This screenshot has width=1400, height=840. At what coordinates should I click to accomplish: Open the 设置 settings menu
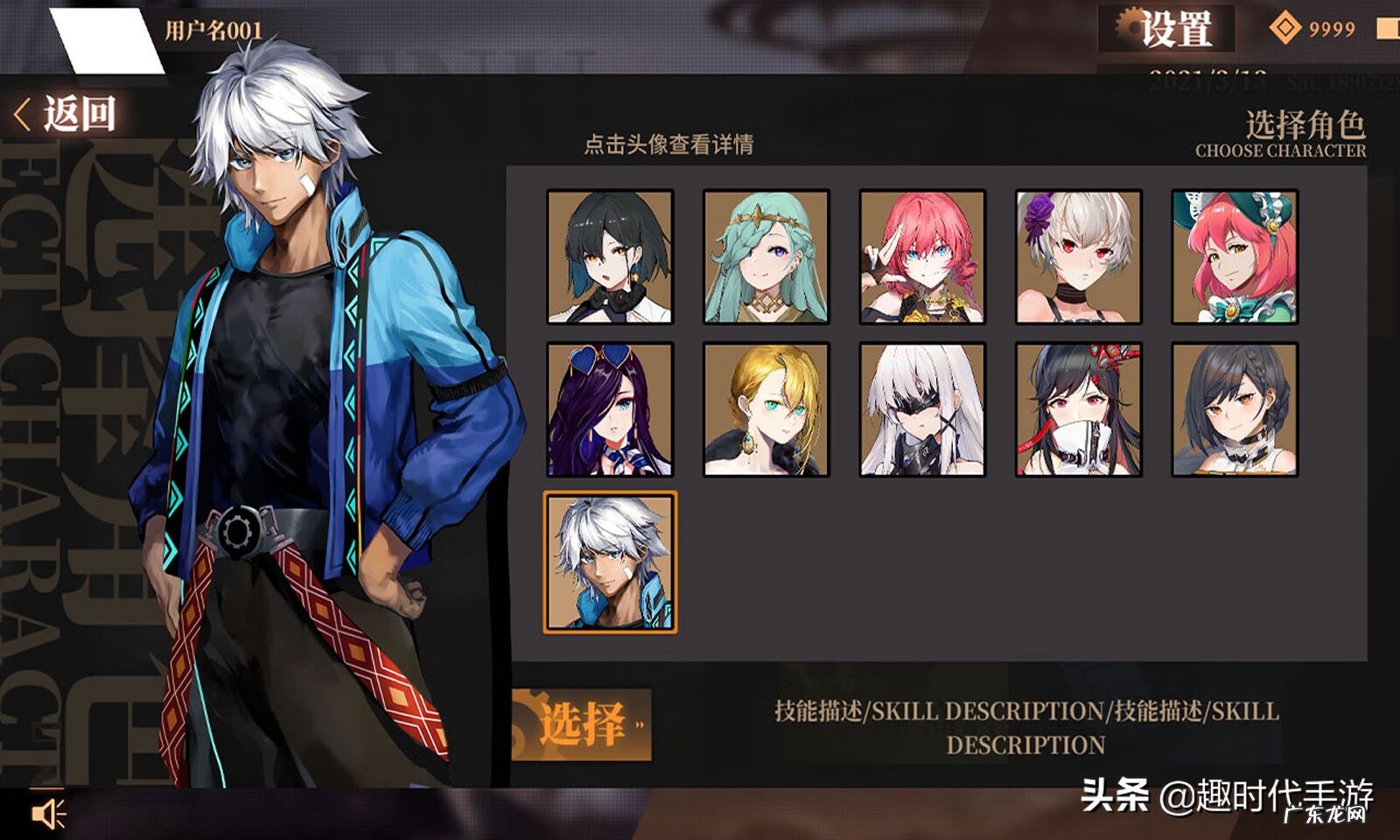(1167, 28)
